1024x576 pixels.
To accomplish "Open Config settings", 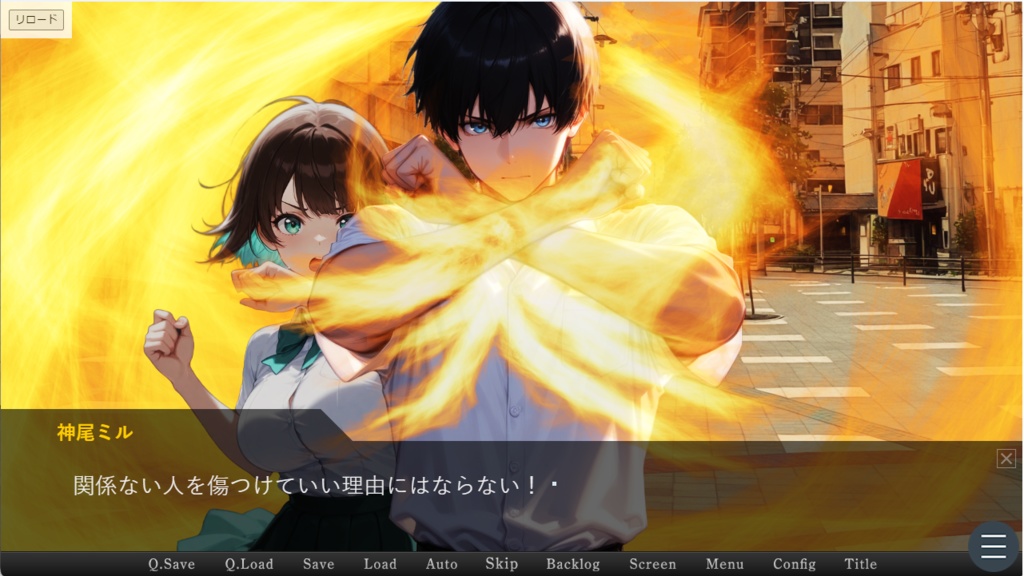I will point(794,564).
